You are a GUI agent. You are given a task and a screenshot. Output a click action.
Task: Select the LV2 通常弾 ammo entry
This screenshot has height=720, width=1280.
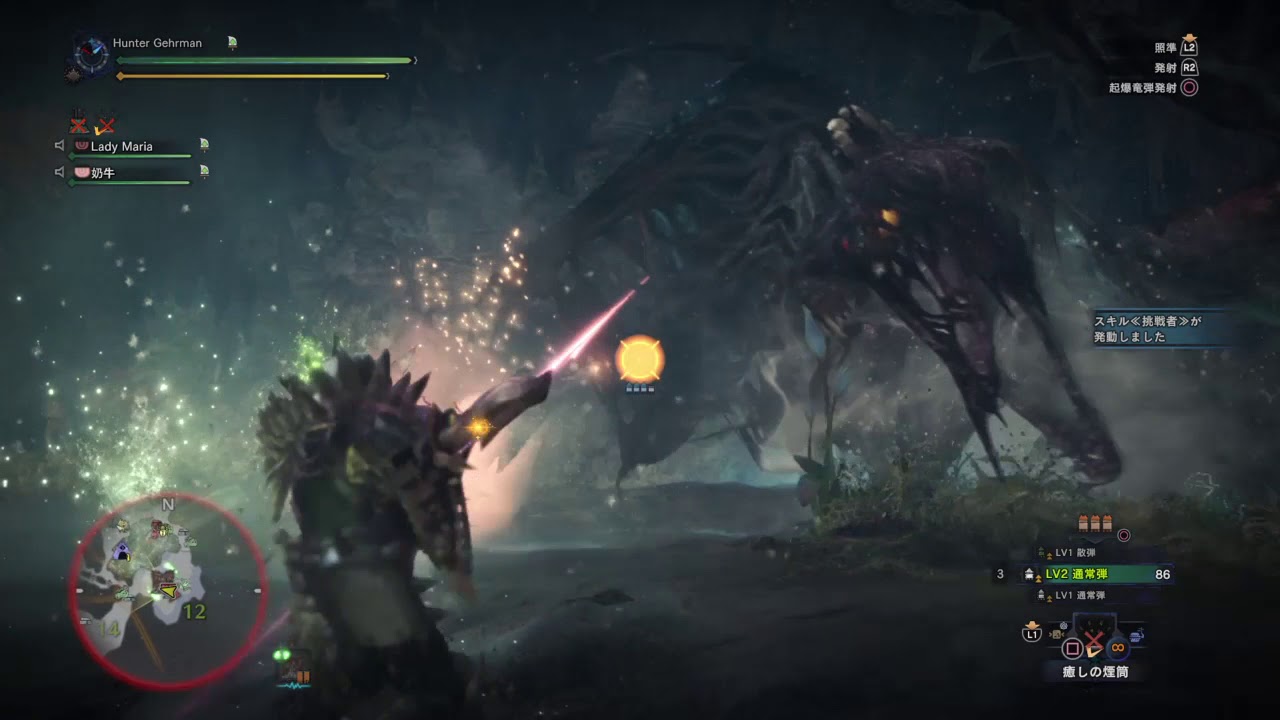coord(1095,574)
